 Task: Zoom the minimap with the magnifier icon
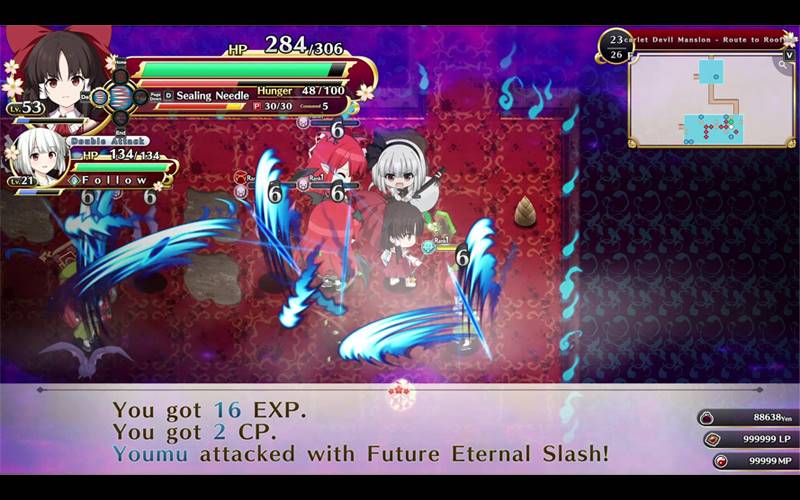coord(781,64)
